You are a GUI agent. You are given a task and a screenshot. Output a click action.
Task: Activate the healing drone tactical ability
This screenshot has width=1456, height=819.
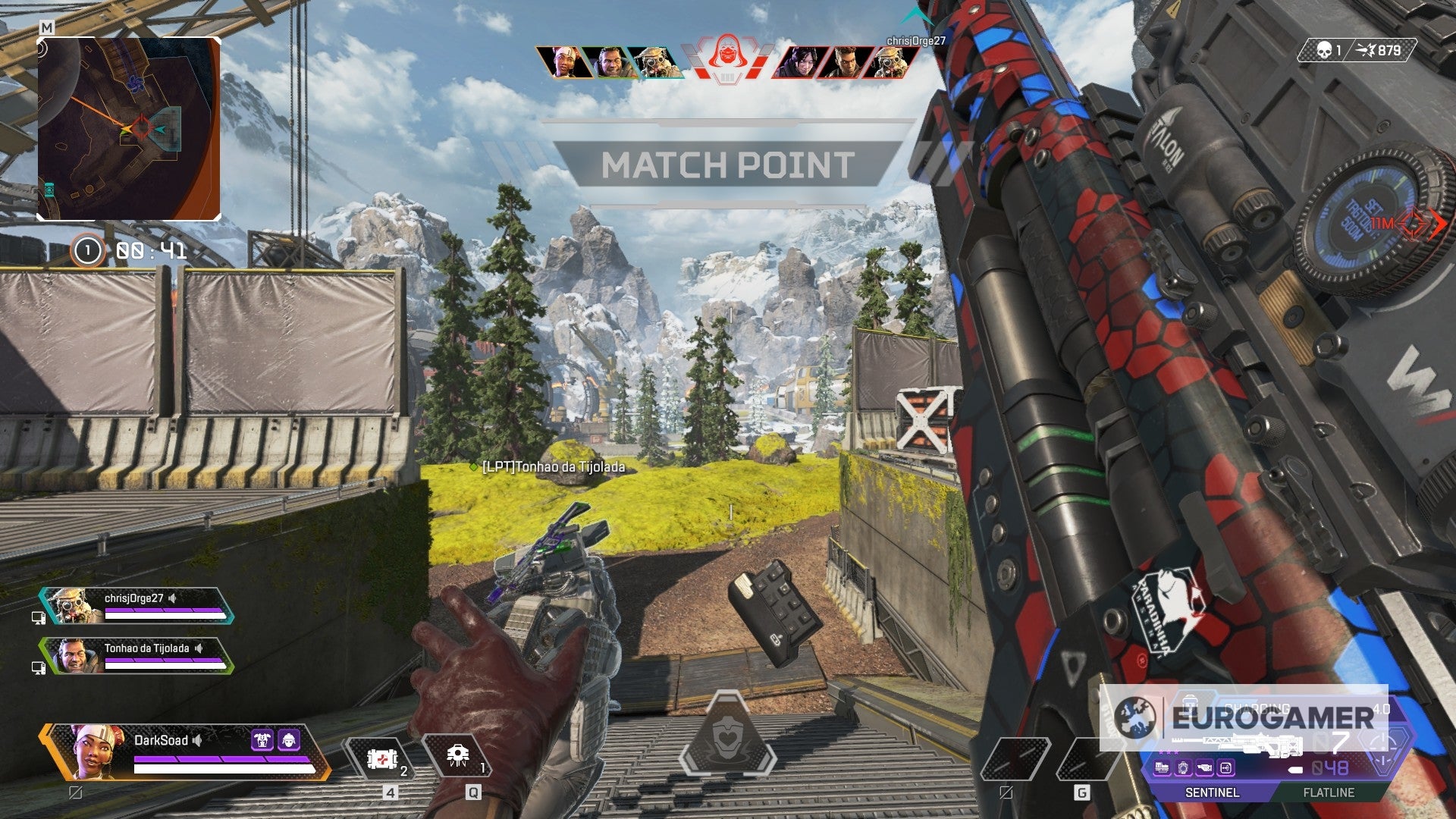(457, 755)
